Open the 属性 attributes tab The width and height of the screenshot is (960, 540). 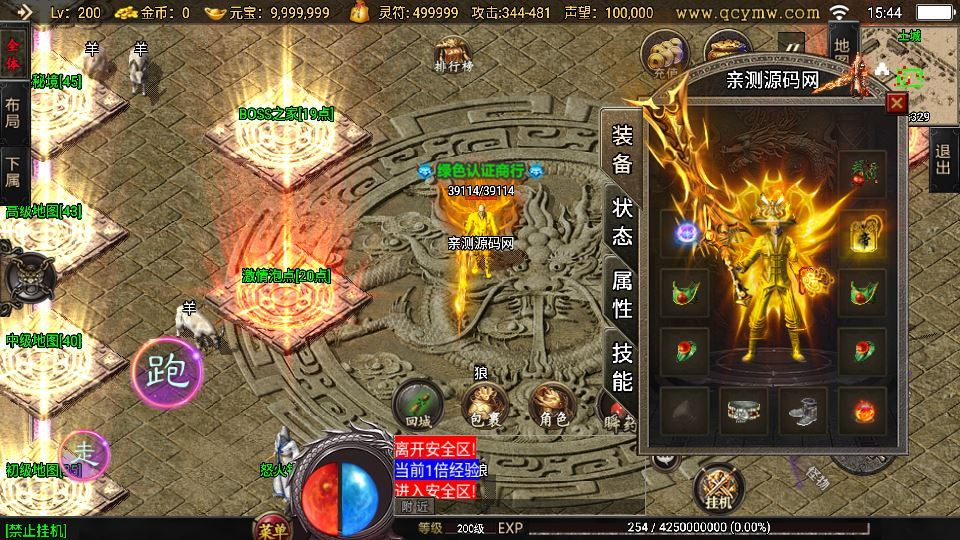coord(622,294)
